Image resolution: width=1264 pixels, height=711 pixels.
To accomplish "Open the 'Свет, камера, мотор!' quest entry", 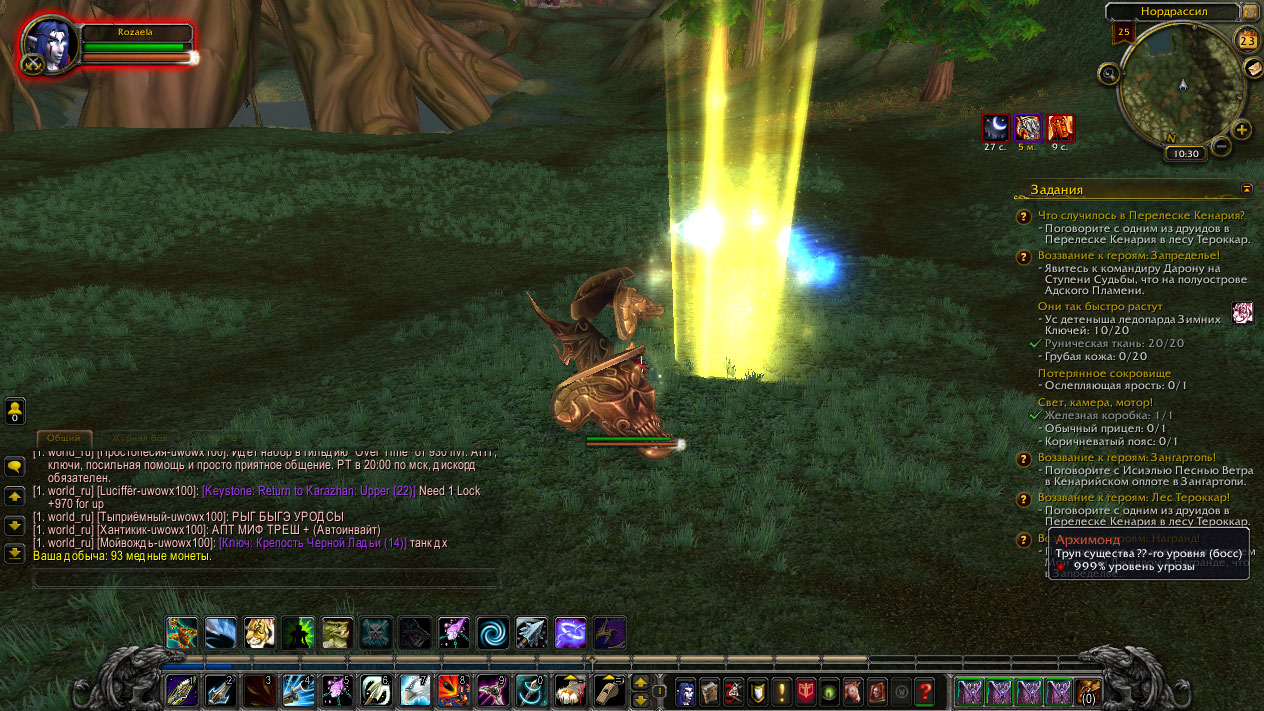I will pyautogui.click(x=1095, y=402).
